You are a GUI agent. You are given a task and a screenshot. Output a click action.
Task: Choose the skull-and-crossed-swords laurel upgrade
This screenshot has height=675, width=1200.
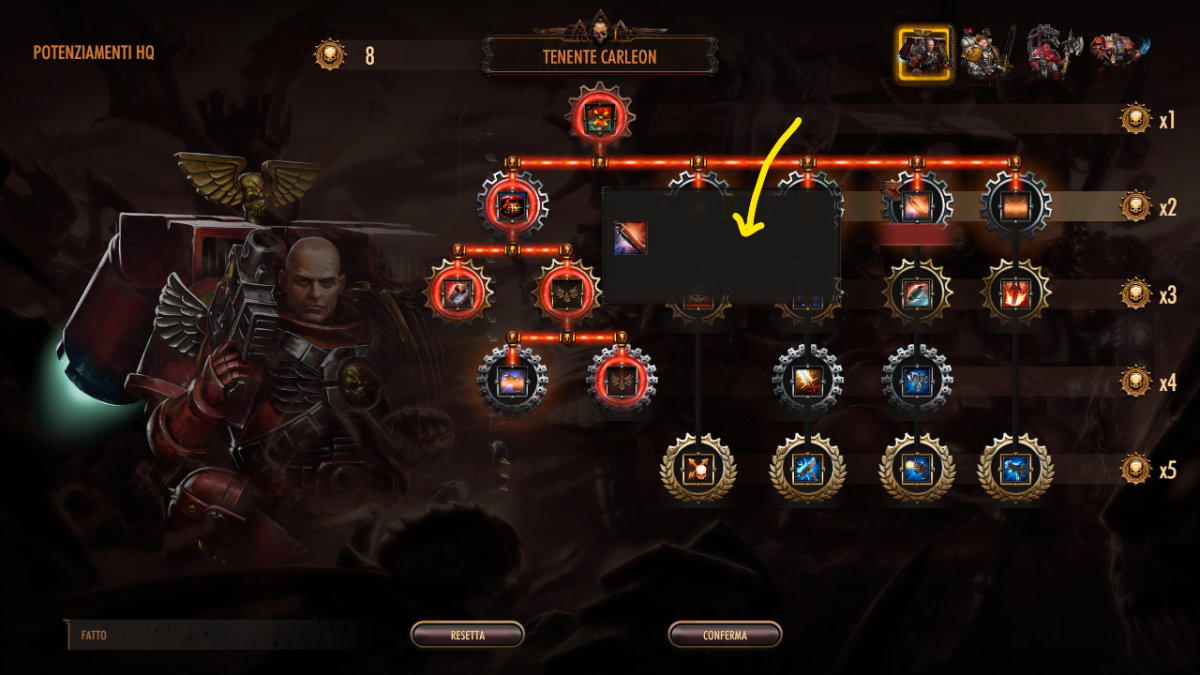[697, 468]
